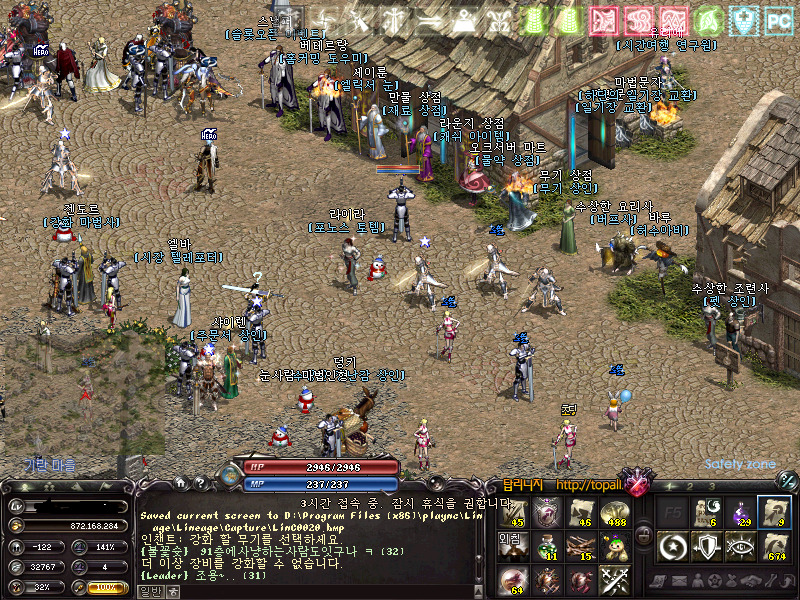Use the gold coin item with 488
800x600 pixels.
click(x=613, y=513)
